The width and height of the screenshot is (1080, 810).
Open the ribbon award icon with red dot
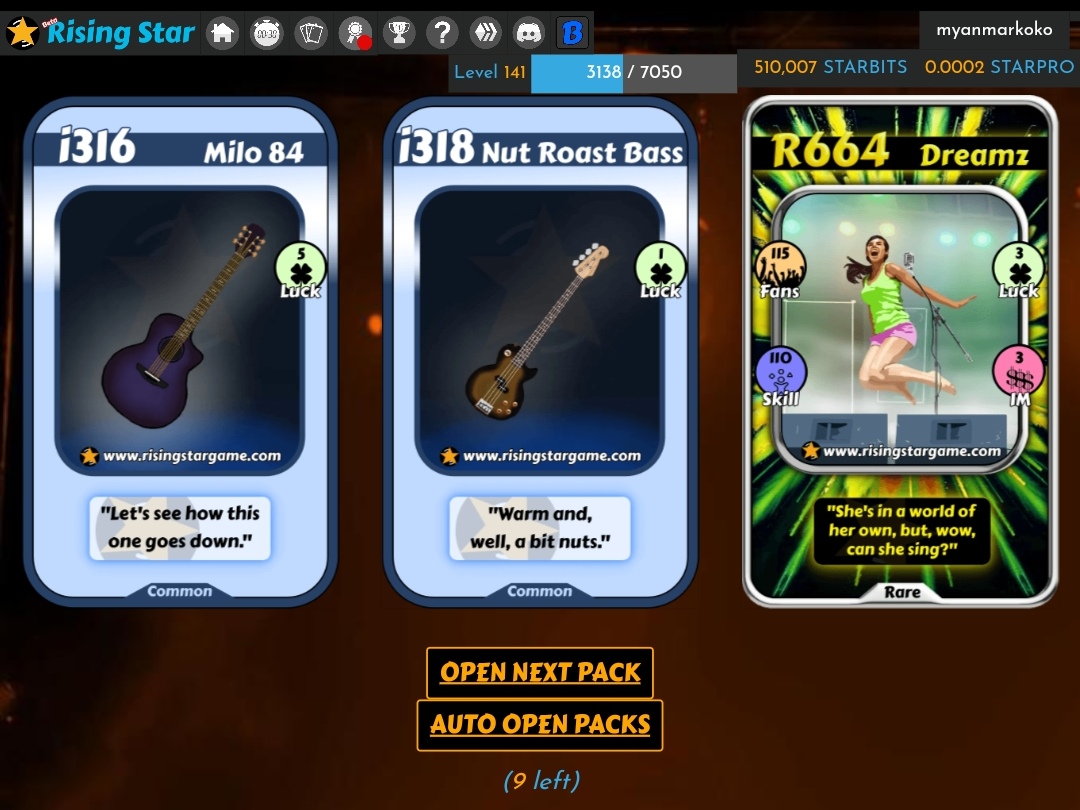pos(355,34)
